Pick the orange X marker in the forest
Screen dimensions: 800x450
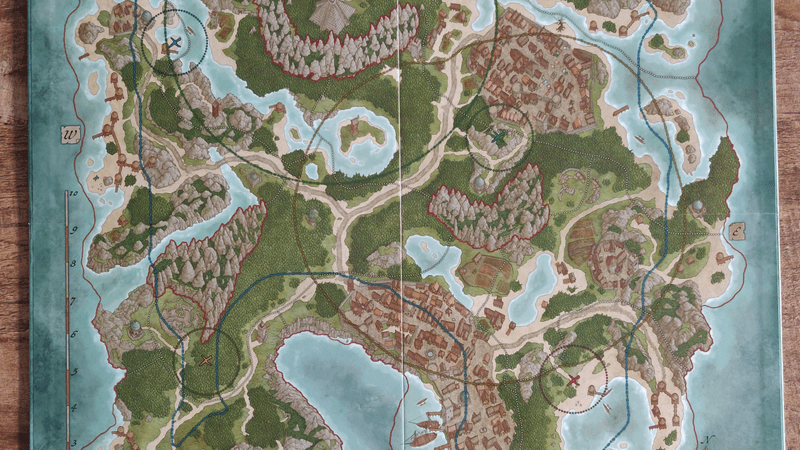(x=207, y=360)
